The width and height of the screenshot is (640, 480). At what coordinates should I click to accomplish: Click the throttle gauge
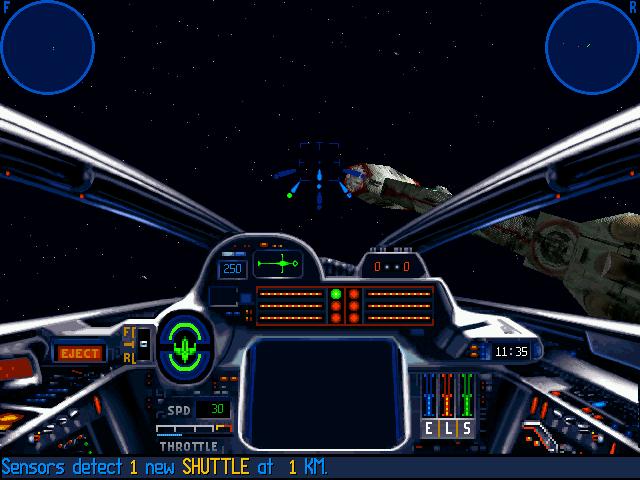click(x=188, y=429)
